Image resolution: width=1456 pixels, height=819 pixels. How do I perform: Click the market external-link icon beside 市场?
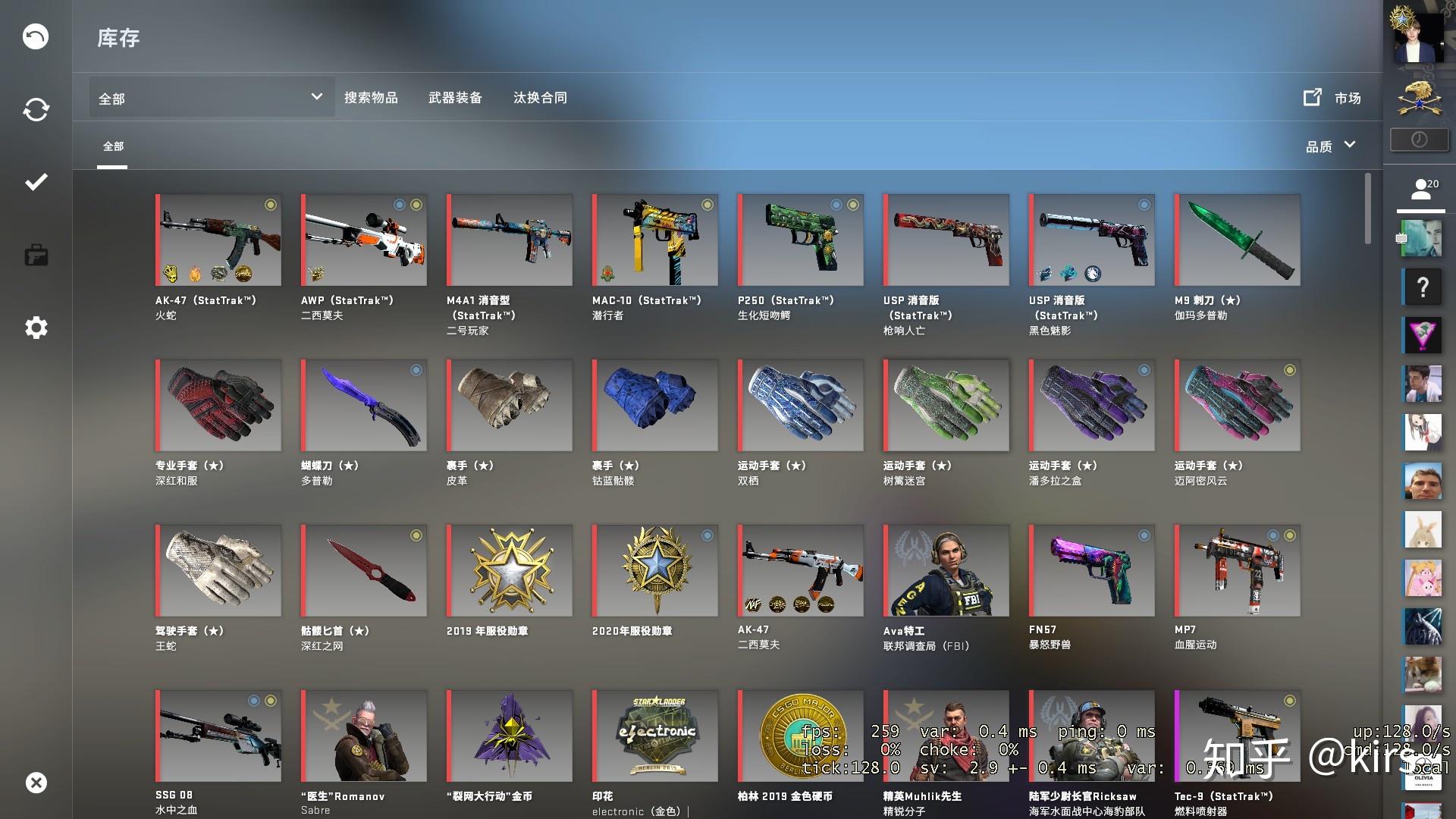click(x=1312, y=97)
